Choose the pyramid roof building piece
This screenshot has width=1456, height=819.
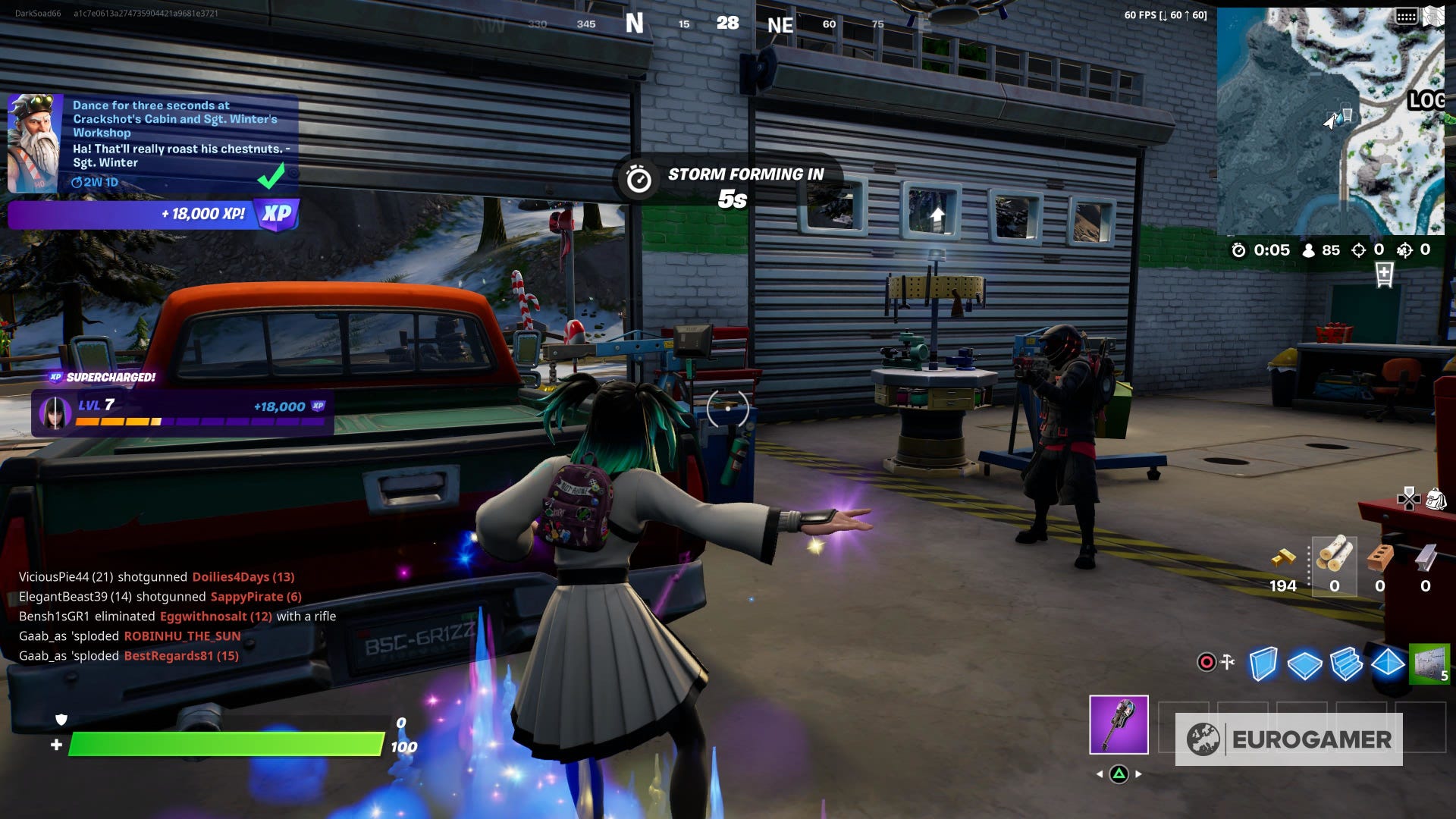[1388, 663]
